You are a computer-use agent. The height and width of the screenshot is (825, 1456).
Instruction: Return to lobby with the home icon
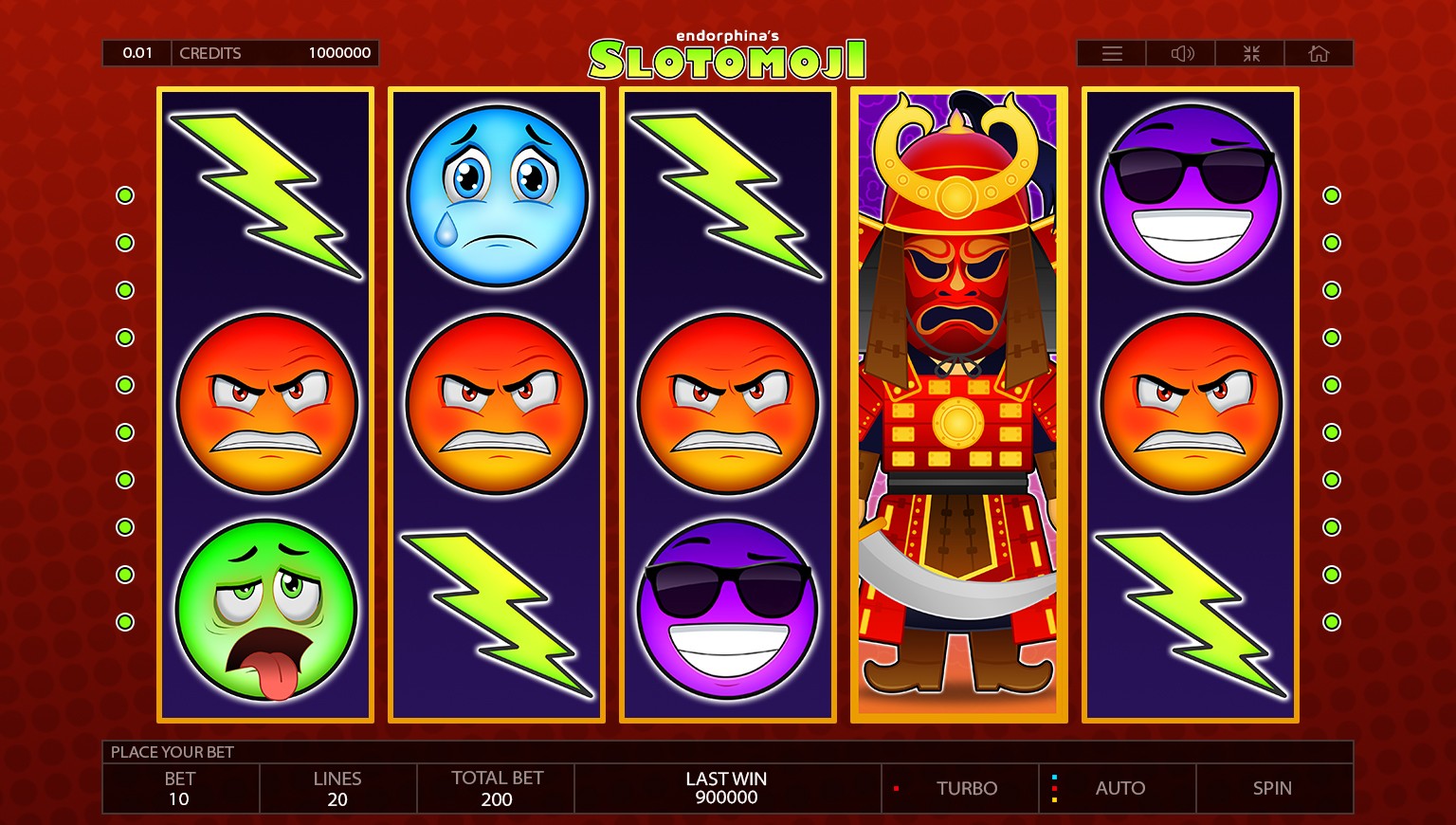tap(1319, 53)
